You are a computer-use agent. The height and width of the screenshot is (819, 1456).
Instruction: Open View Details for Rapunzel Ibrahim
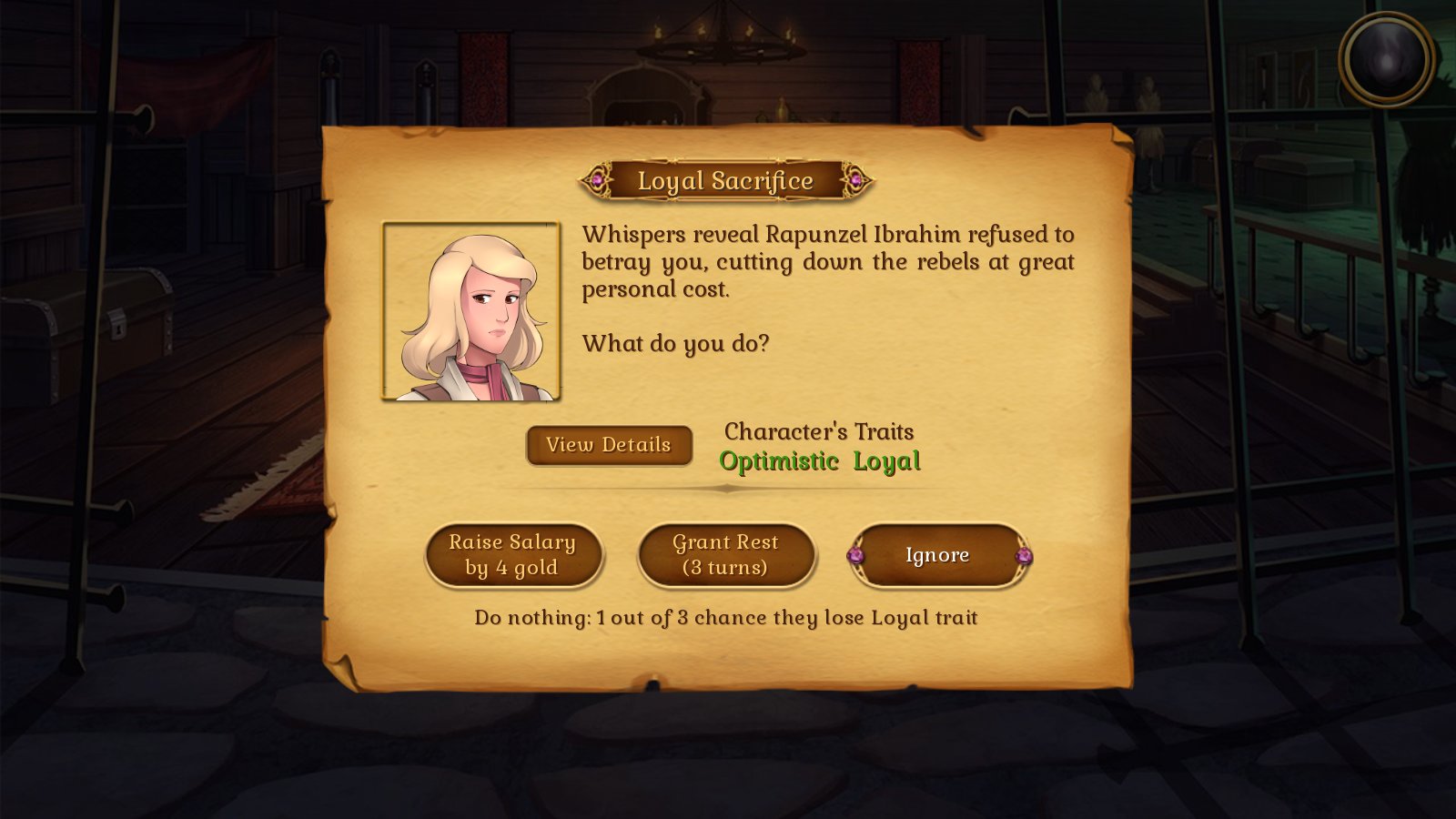(x=608, y=445)
